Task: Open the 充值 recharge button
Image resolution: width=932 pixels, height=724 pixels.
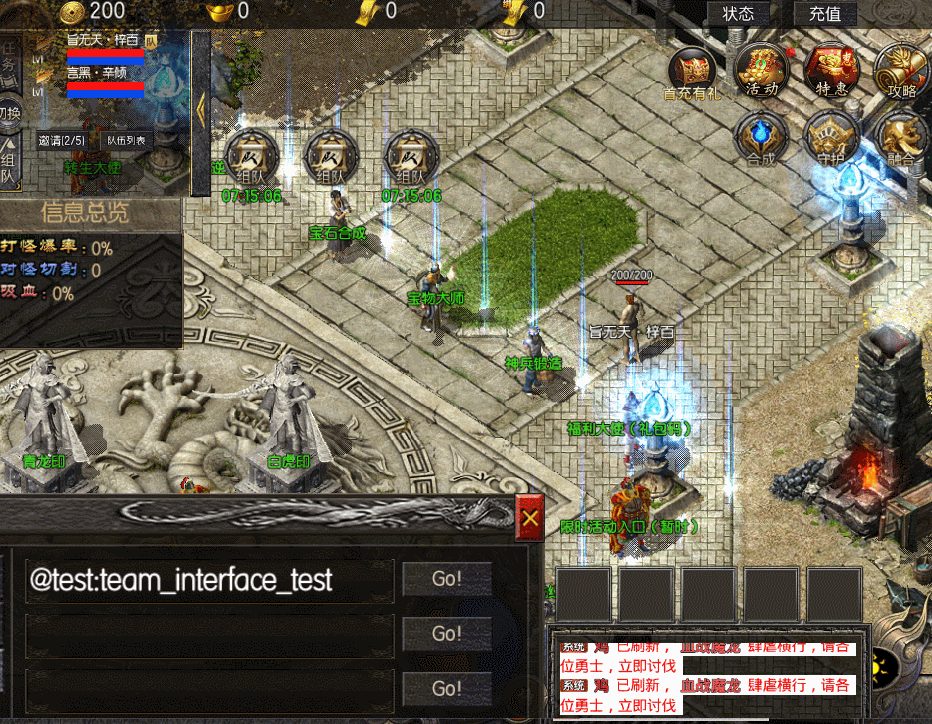Action: click(825, 14)
